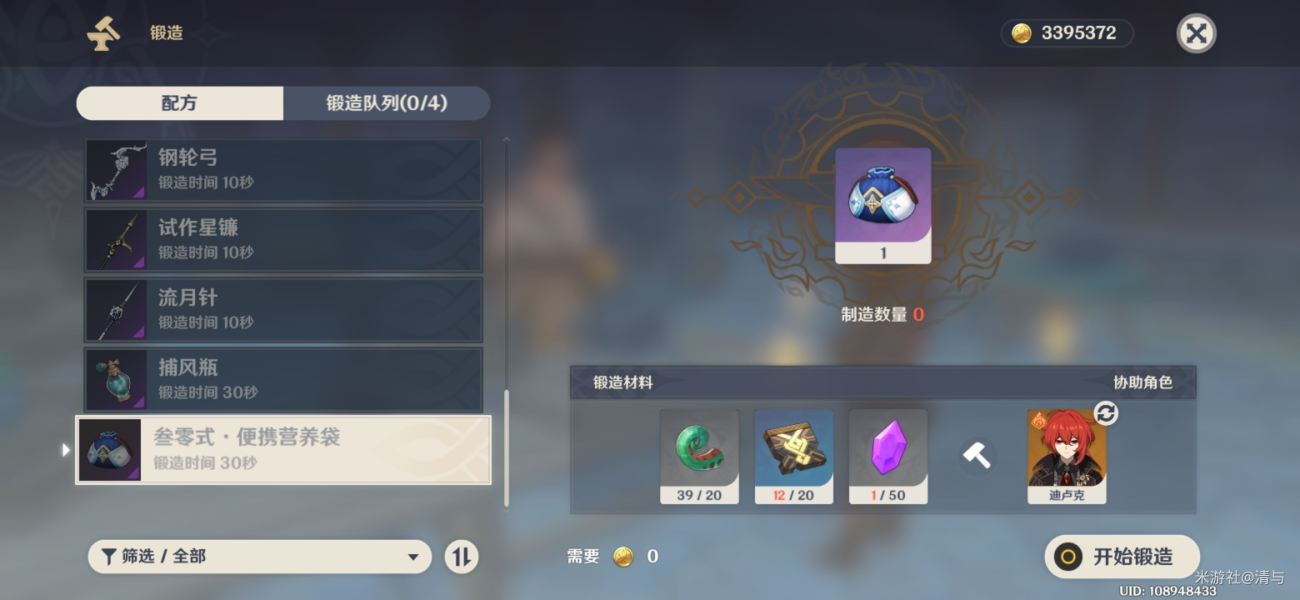Swap the assisting character 迪卢克
The image size is (1300, 600).
click(x=1105, y=414)
